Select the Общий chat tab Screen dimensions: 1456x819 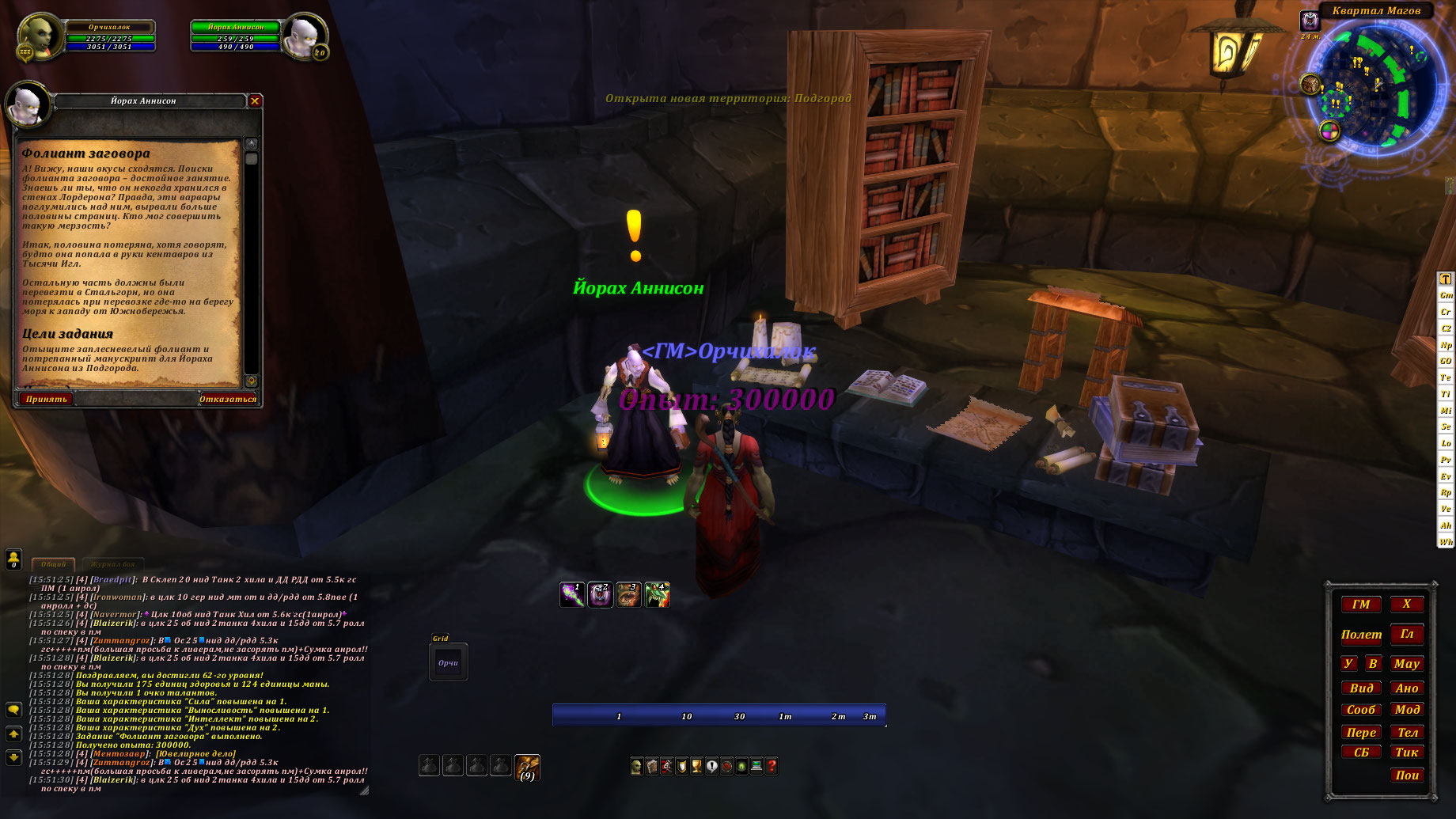click(54, 564)
